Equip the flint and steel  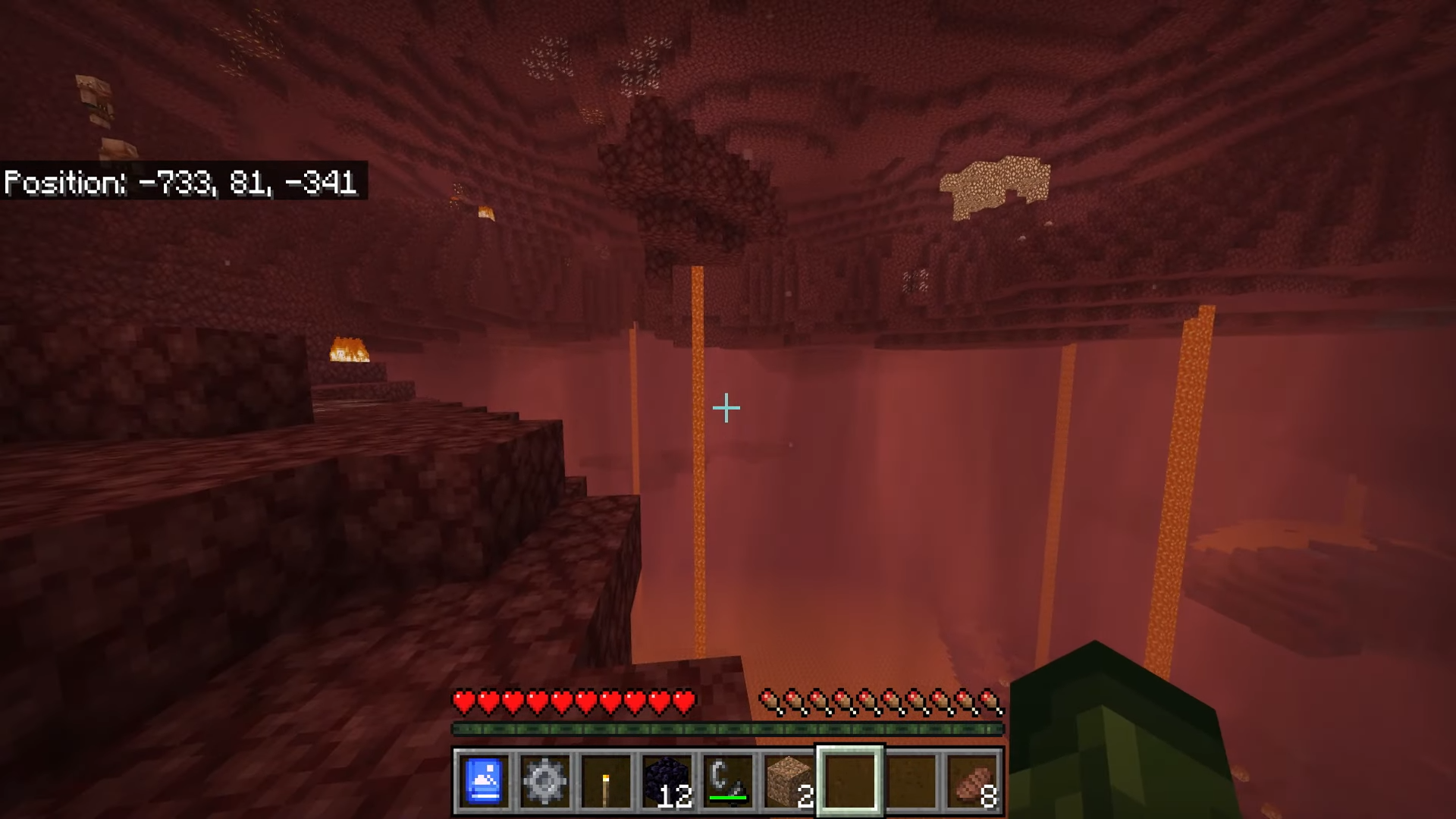coord(728,781)
